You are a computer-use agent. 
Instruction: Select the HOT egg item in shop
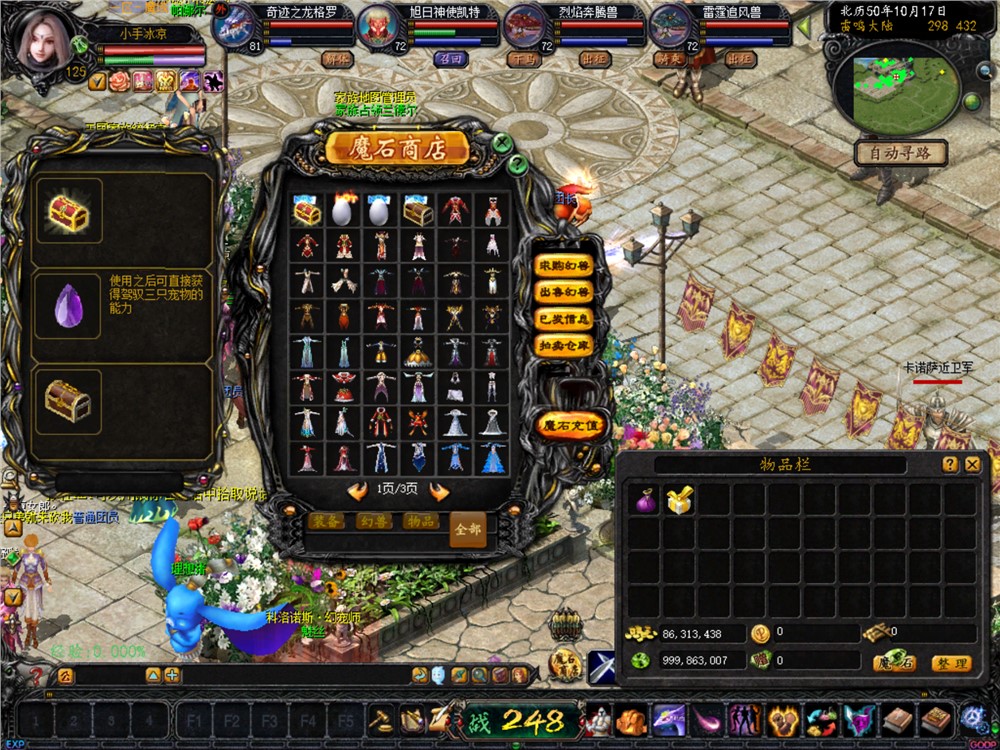[x=344, y=211]
